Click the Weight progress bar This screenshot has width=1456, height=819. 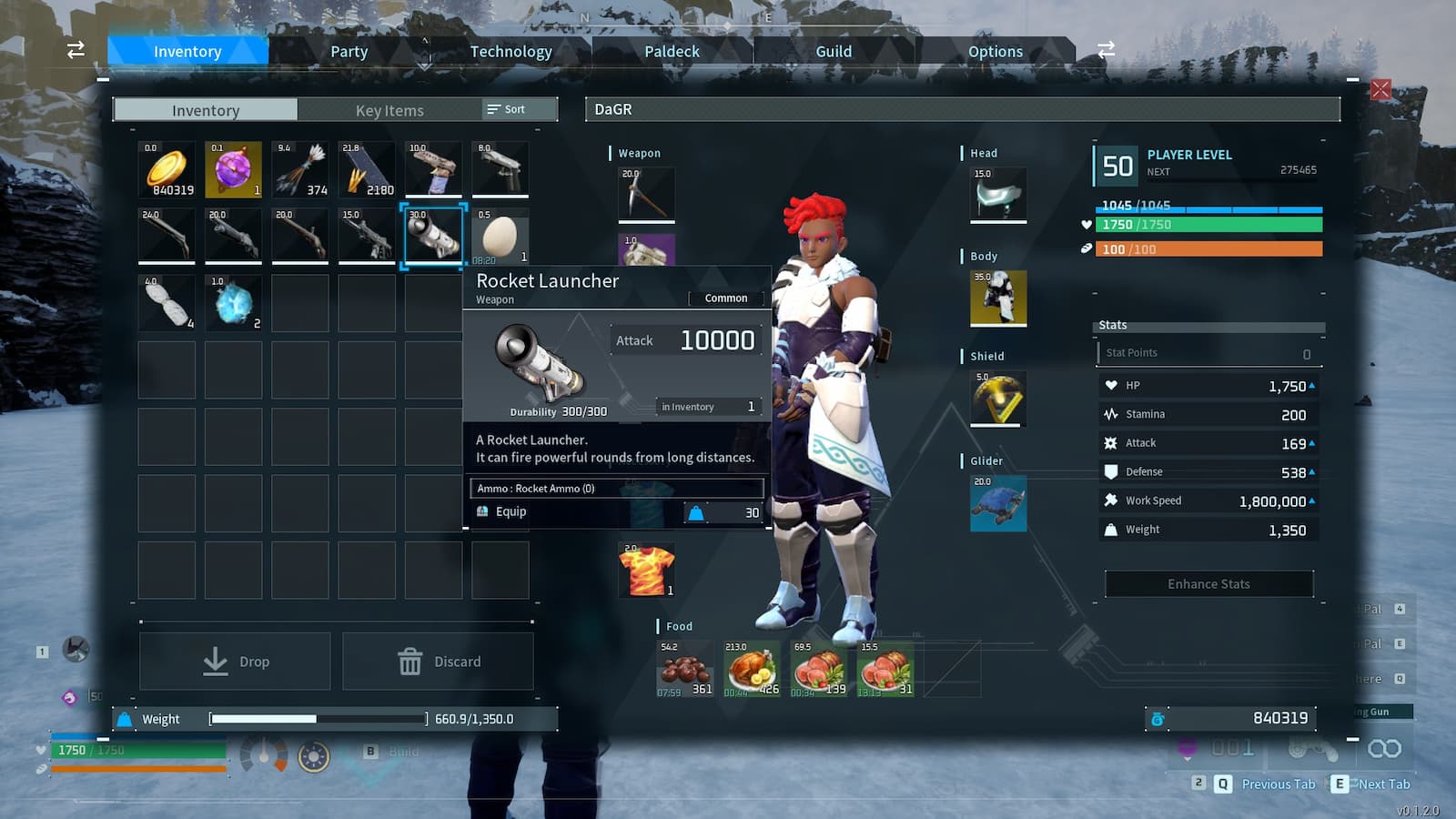click(318, 718)
